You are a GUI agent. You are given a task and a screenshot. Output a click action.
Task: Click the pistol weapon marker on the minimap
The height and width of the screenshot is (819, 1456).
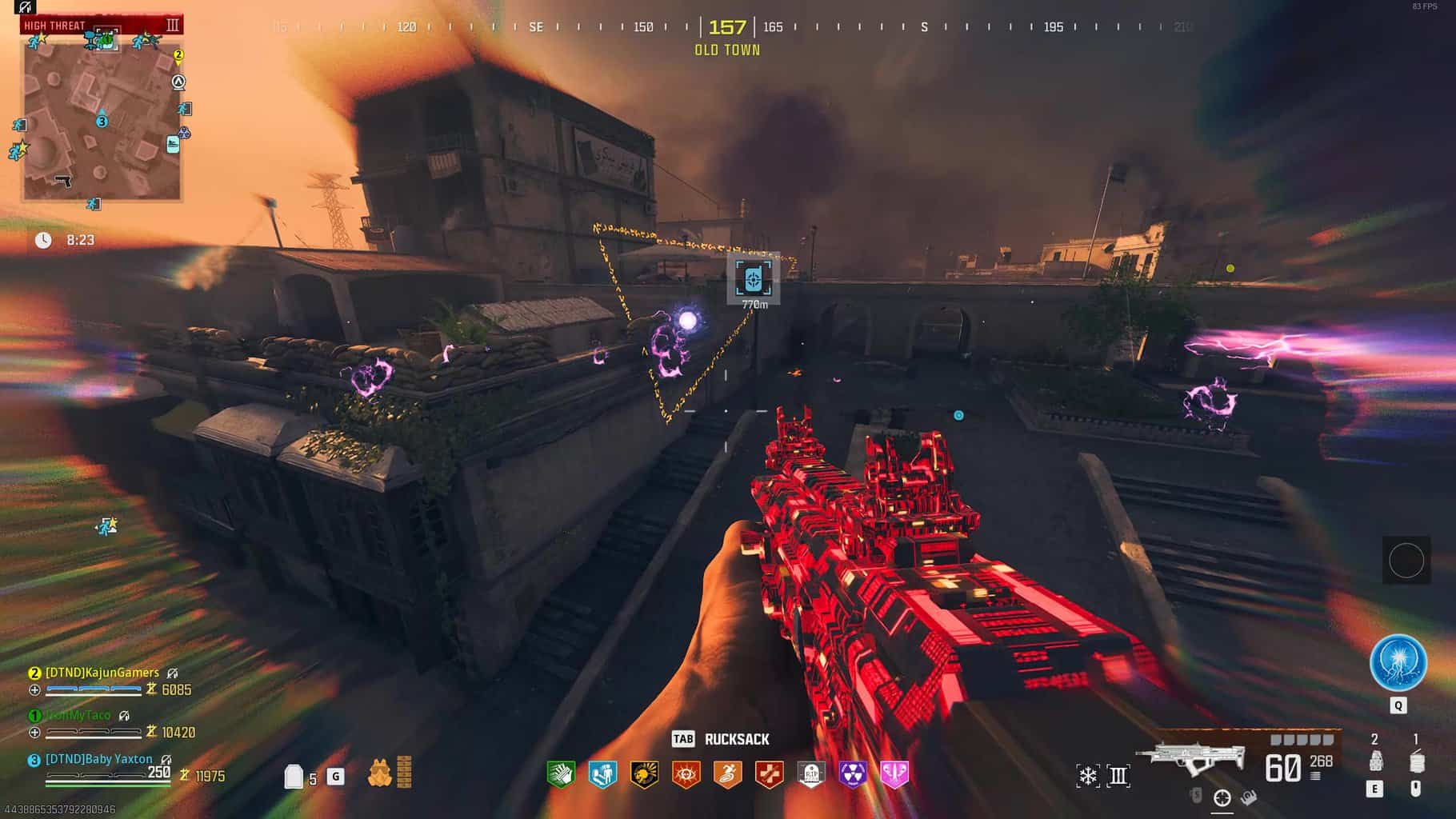[x=63, y=181]
